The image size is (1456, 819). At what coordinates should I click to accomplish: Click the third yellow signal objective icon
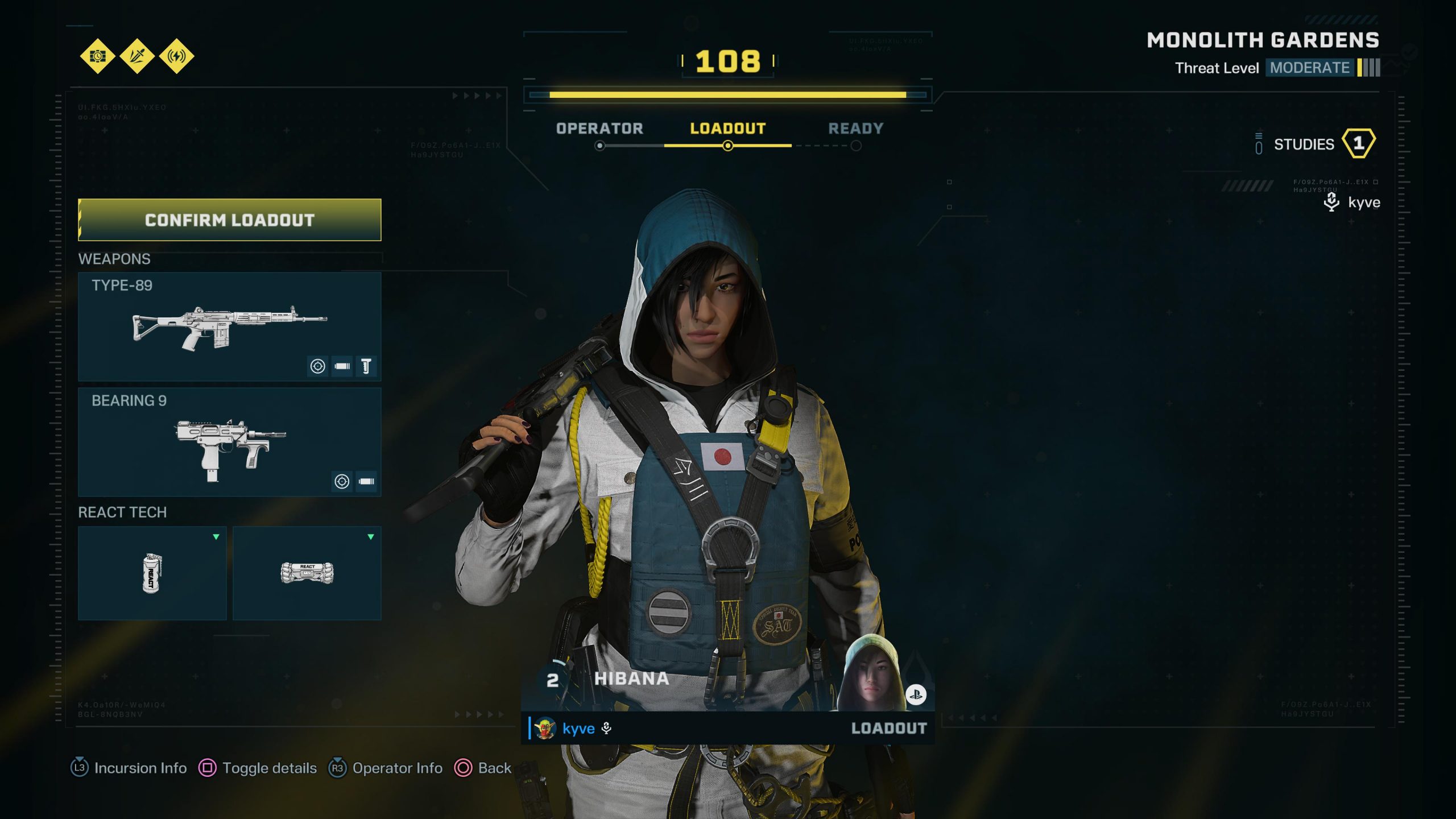(x=177, y=56)
